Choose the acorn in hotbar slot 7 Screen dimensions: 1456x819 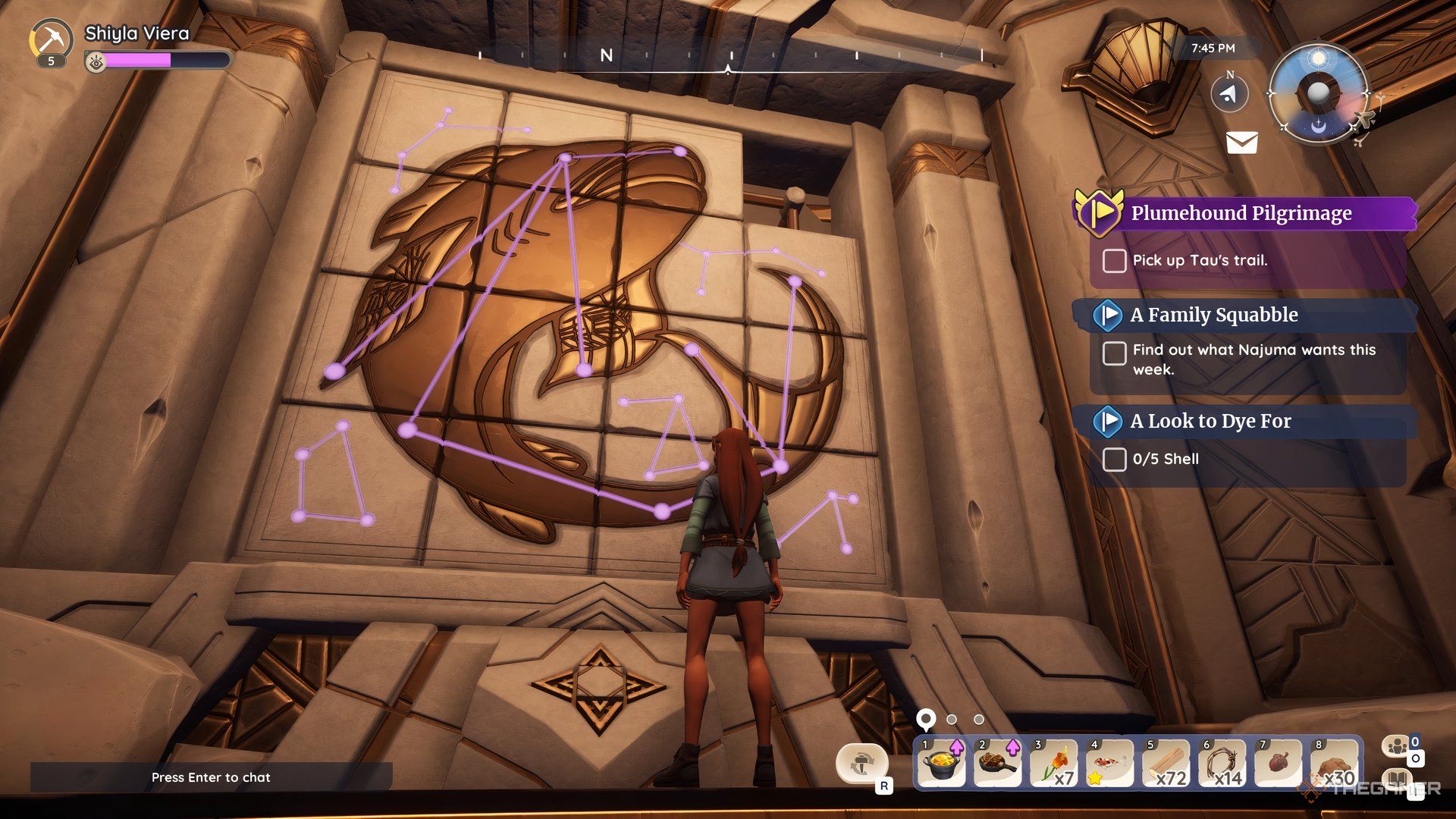[x=1278, y=764]
